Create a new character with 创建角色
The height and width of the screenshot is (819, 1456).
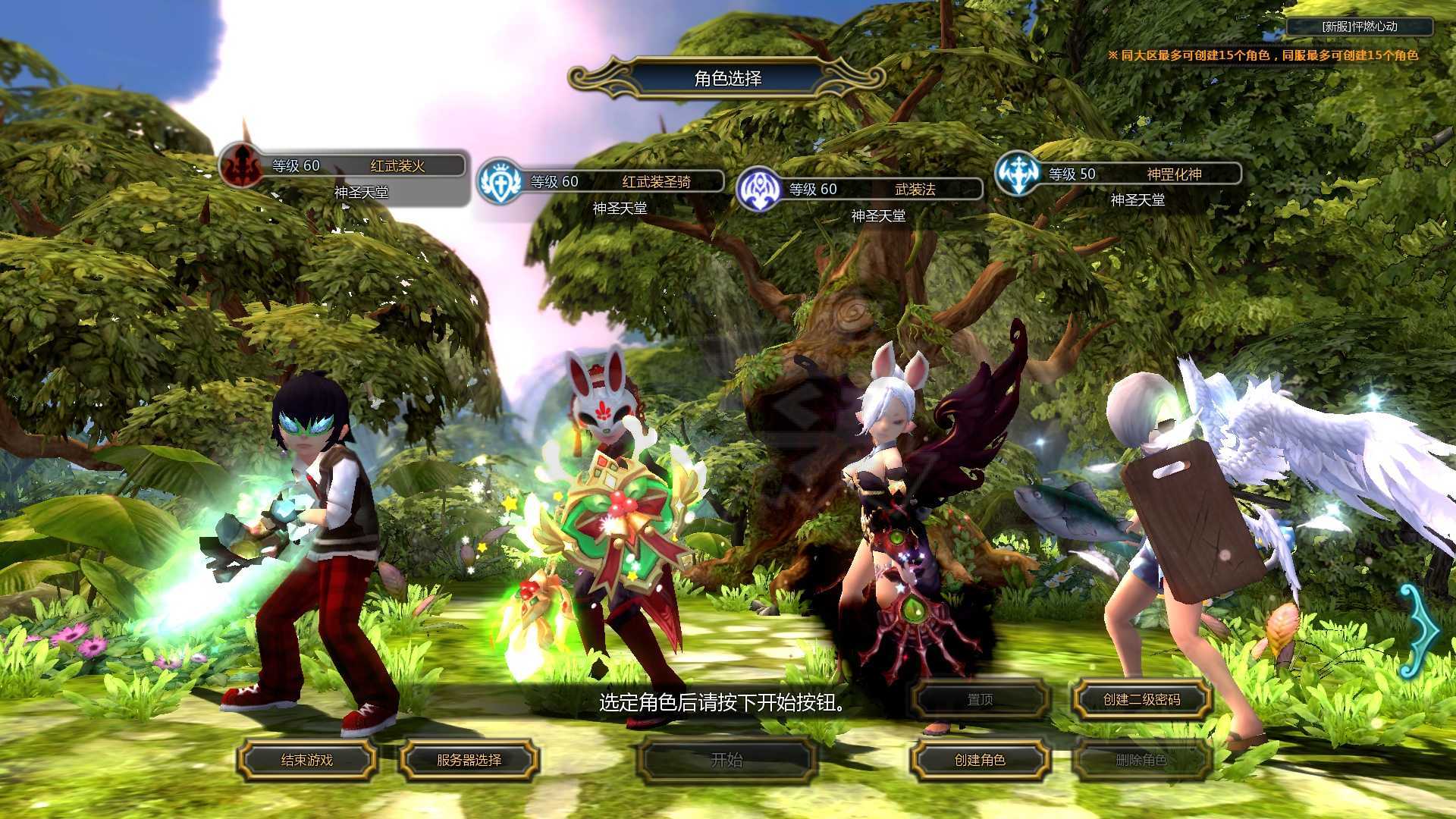pos(980,760)
